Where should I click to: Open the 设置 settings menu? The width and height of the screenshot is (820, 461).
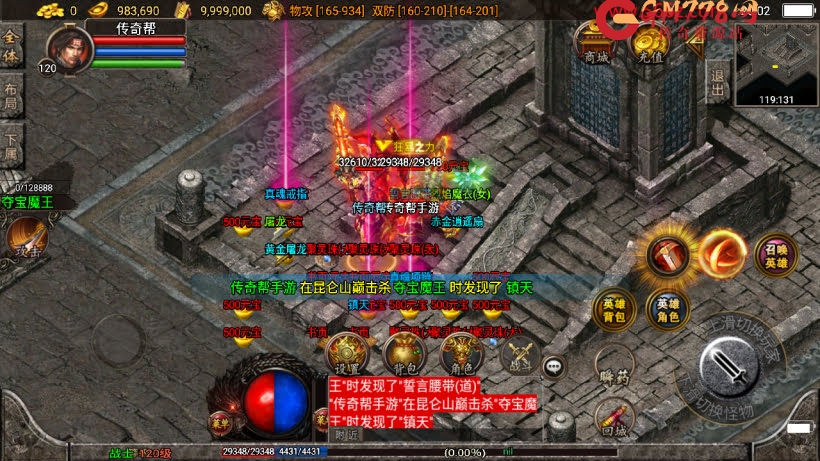pos(347,352)
